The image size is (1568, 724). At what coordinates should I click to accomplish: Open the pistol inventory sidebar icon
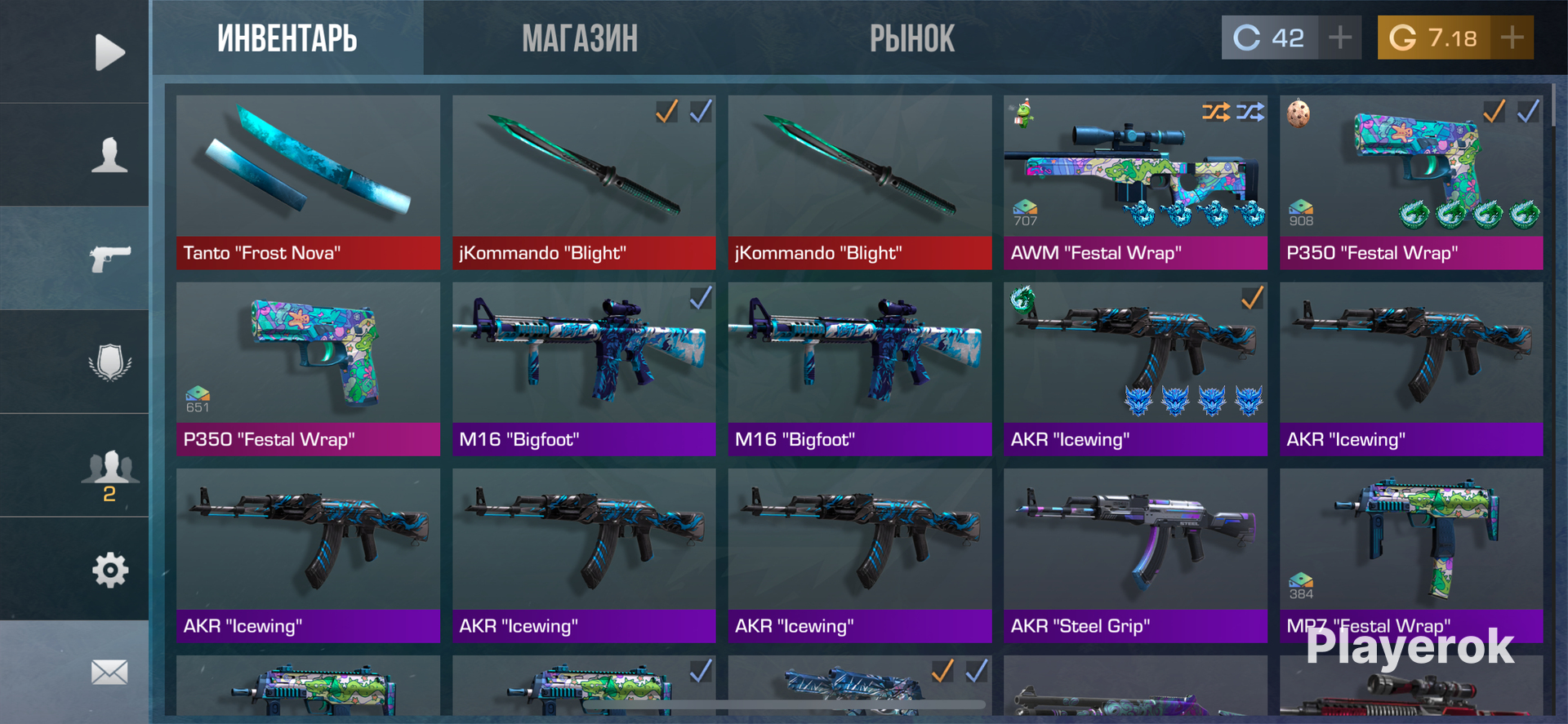tap(109, 259)
